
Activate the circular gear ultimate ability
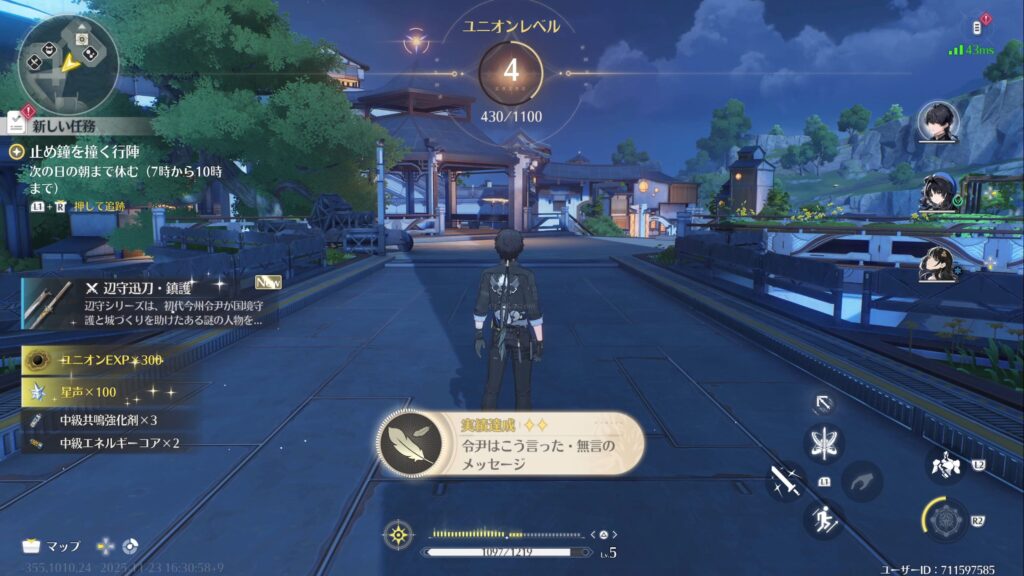pos(945,520)
